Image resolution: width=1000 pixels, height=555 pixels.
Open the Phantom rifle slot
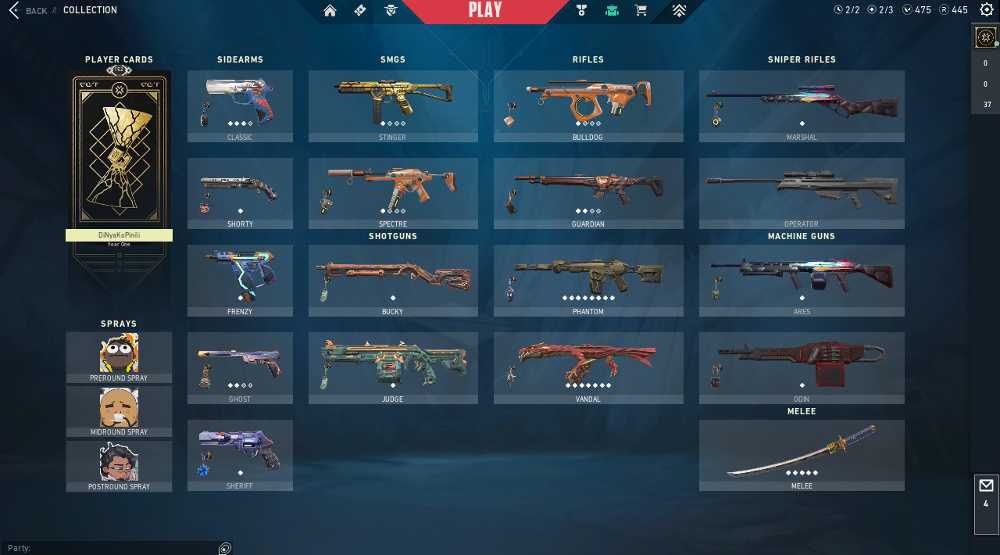tap(588, 281)
